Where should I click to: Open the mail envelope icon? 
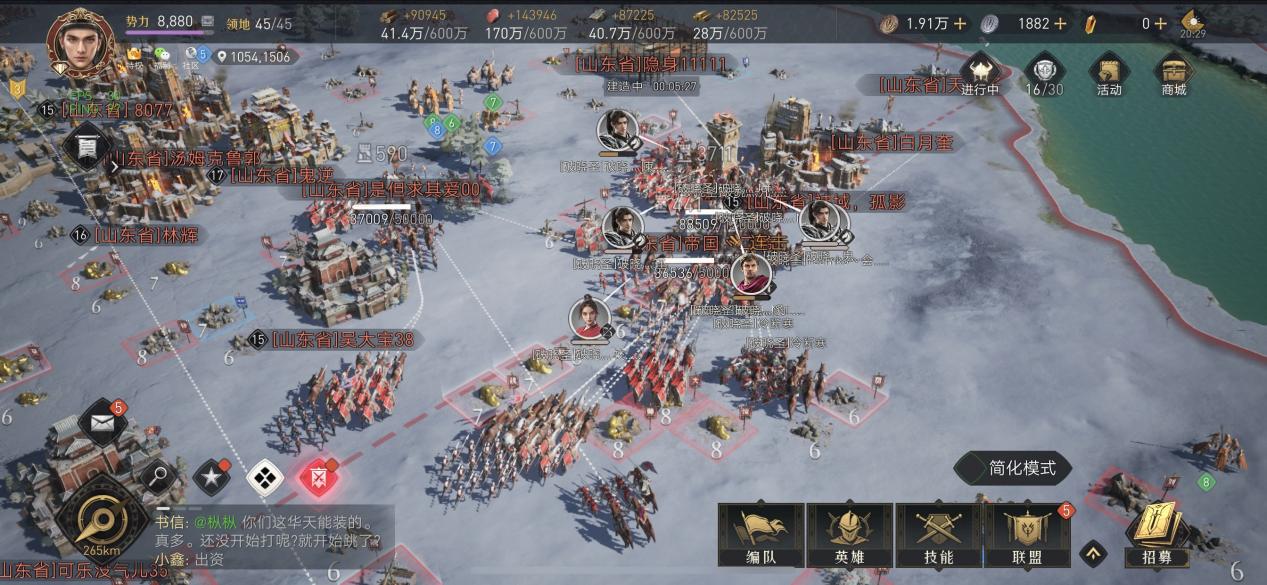point(102,422)
